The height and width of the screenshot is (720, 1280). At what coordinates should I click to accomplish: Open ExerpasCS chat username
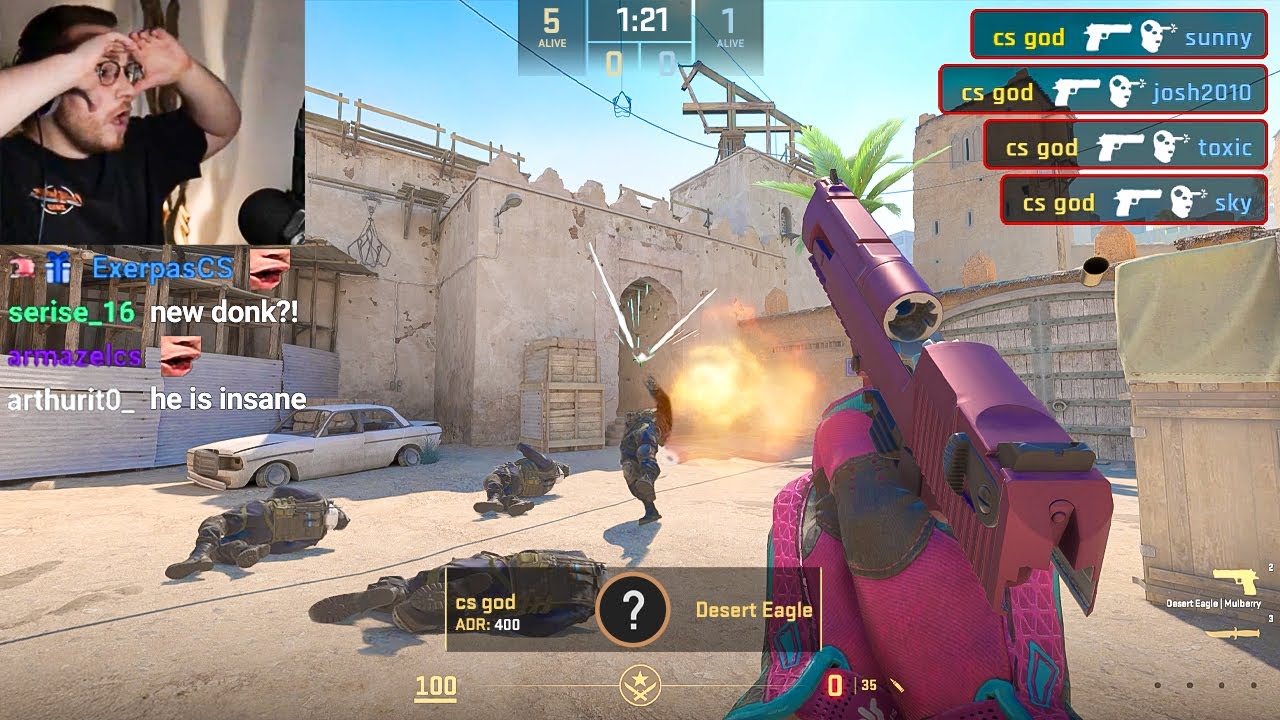[x=162, y=268]
